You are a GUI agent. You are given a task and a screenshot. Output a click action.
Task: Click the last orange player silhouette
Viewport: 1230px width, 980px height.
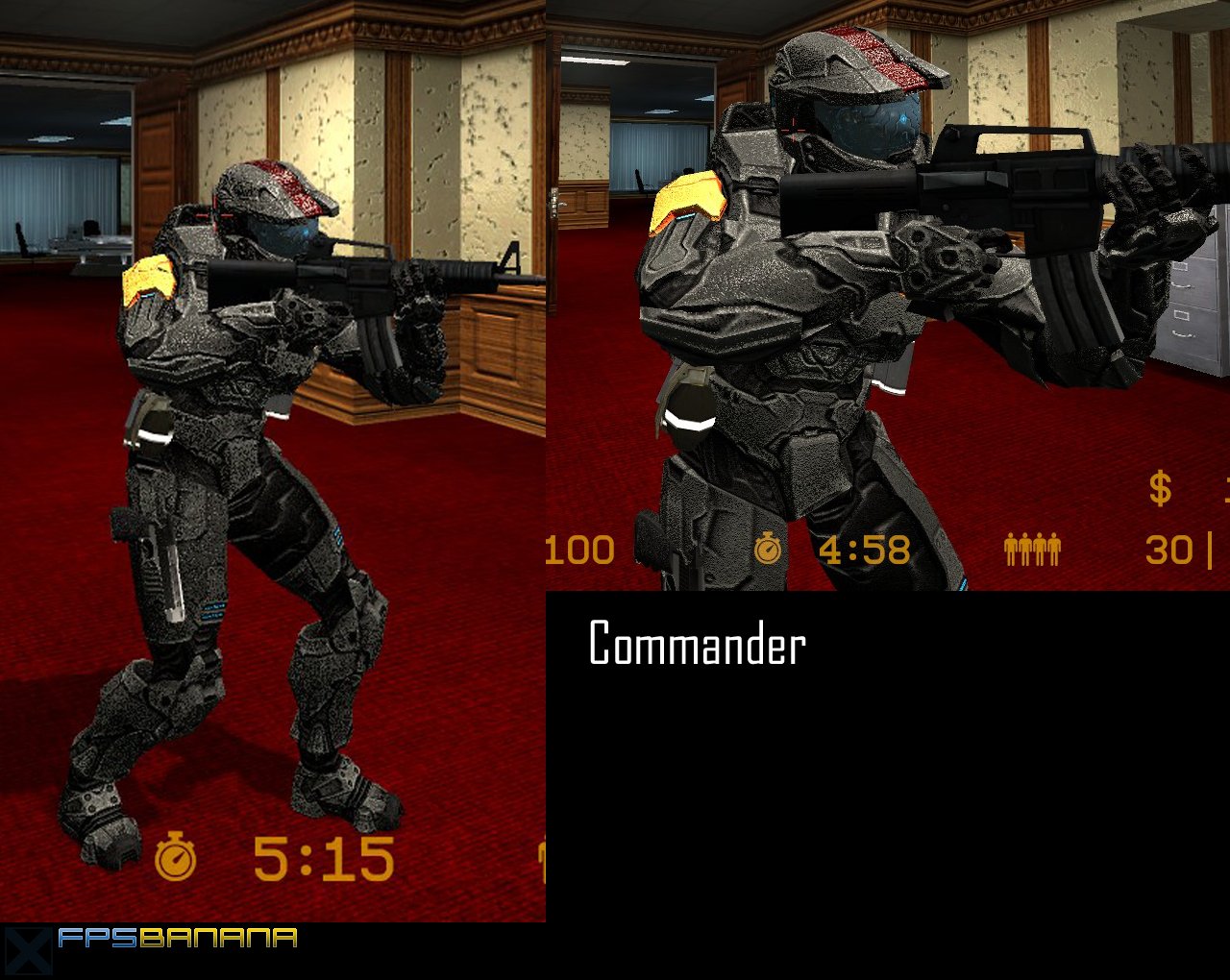[x=1054, y=548]
